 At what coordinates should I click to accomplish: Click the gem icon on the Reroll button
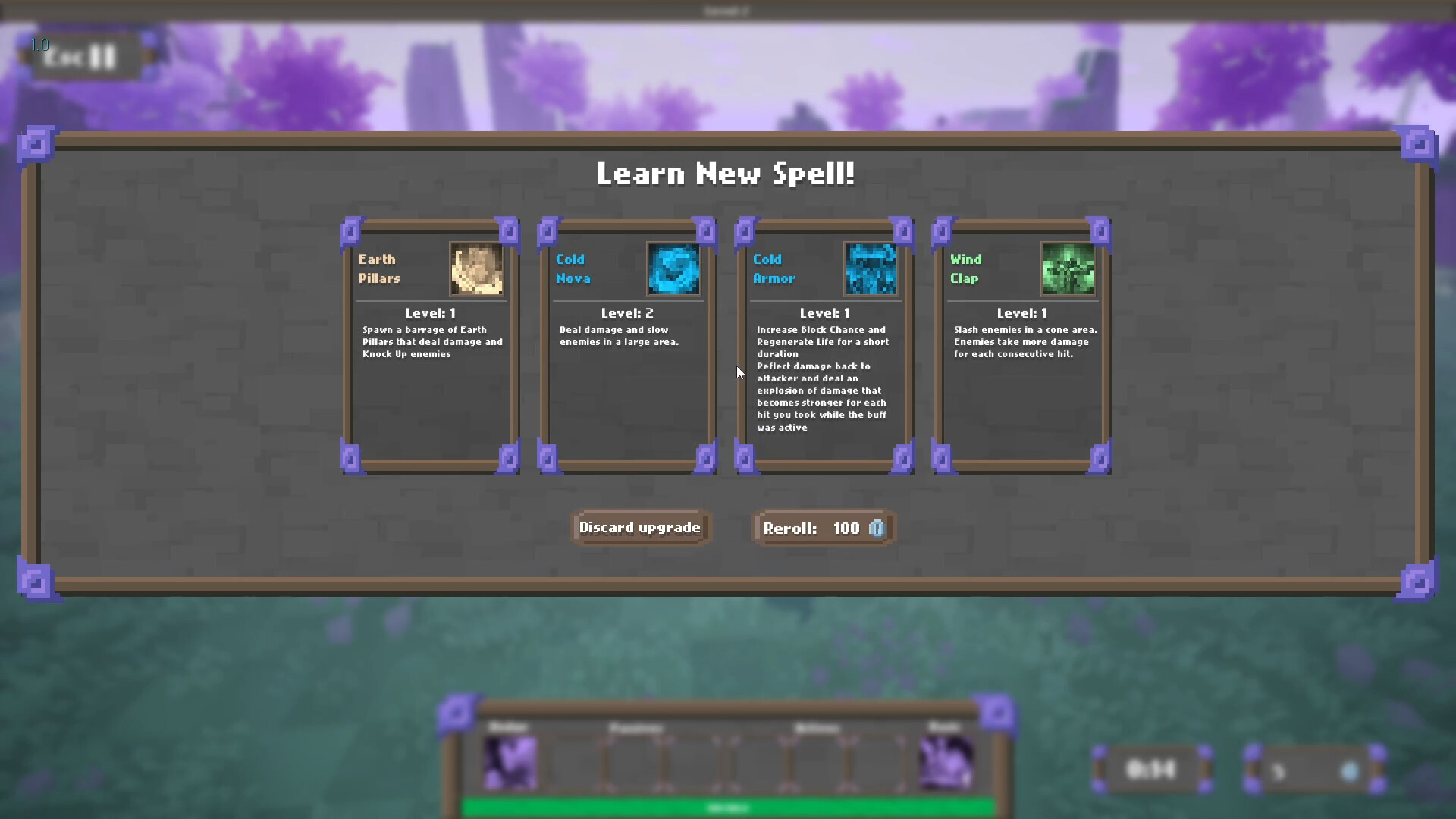point(876,529)
